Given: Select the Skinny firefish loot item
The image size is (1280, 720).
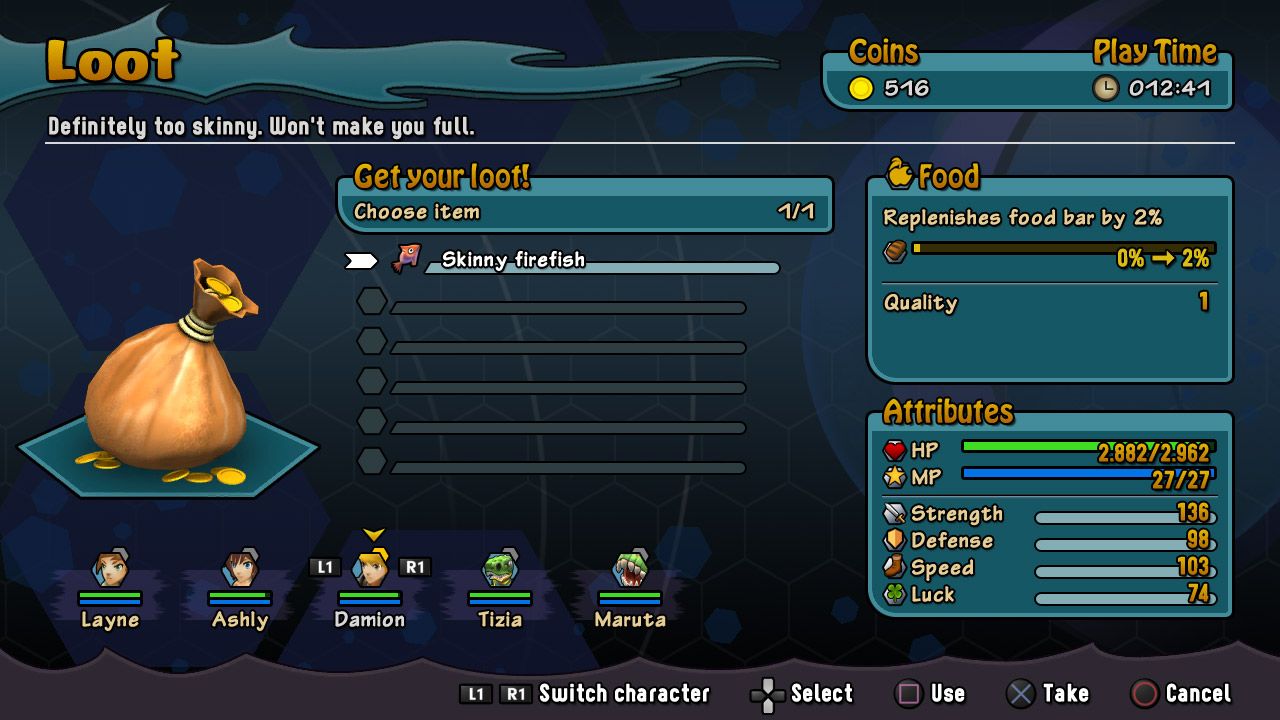Looking at the screenshot, I should (x=513, y=261).
